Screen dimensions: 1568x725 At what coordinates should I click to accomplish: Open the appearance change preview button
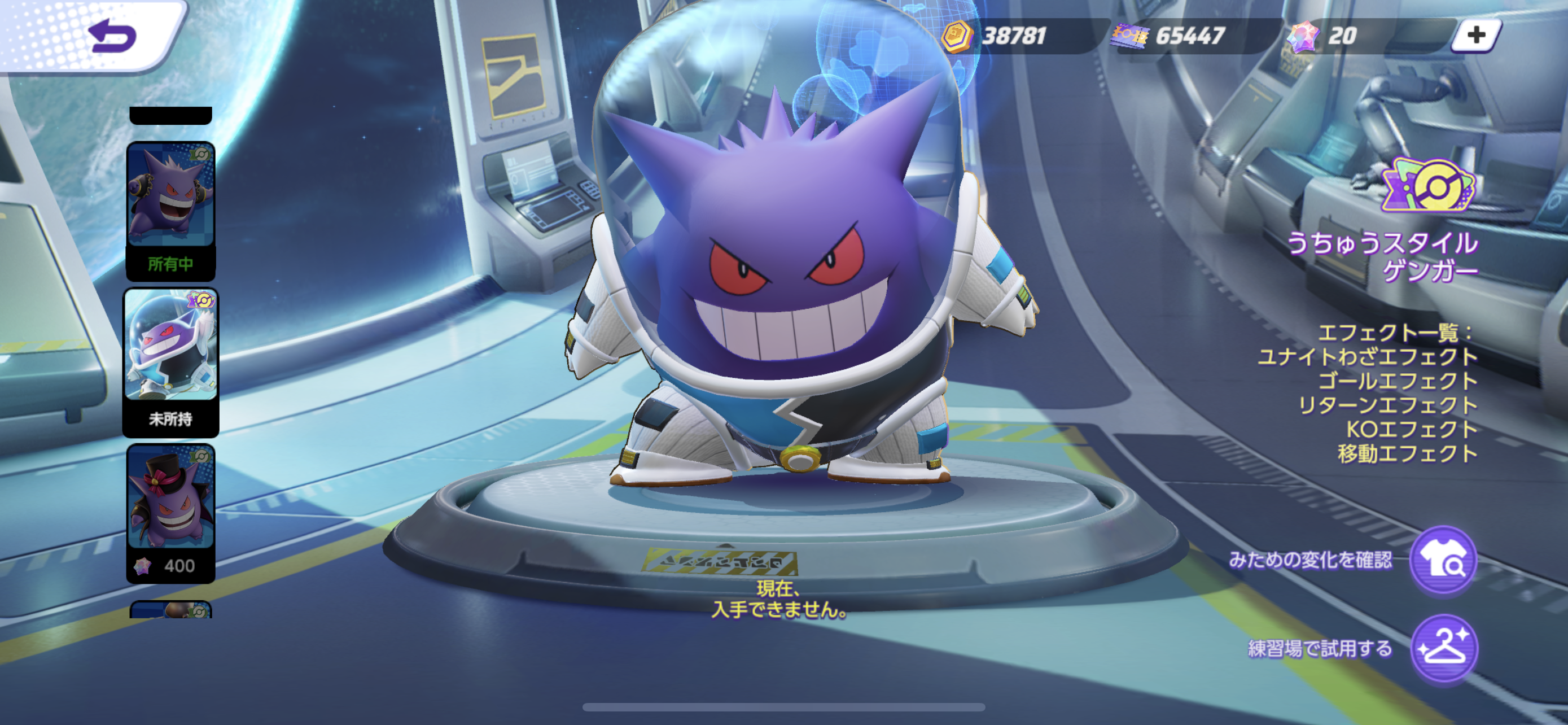(x=1443, y=560)
